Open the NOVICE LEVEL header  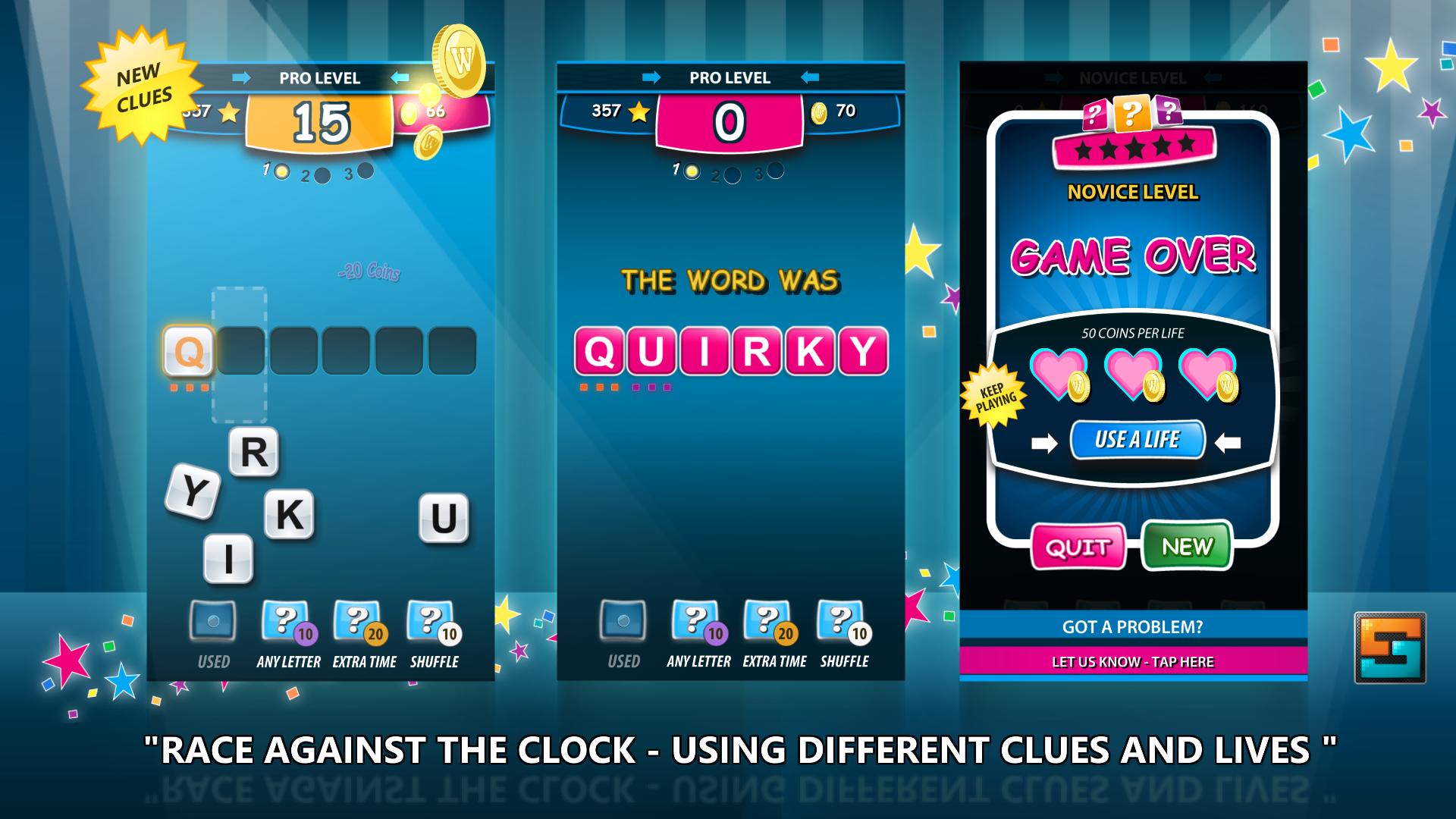[x=1131, y=193]
